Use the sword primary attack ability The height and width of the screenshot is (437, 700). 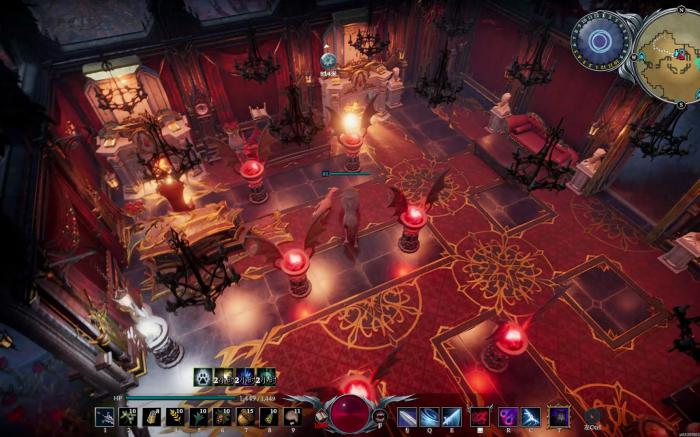click(x=407, y=416)
